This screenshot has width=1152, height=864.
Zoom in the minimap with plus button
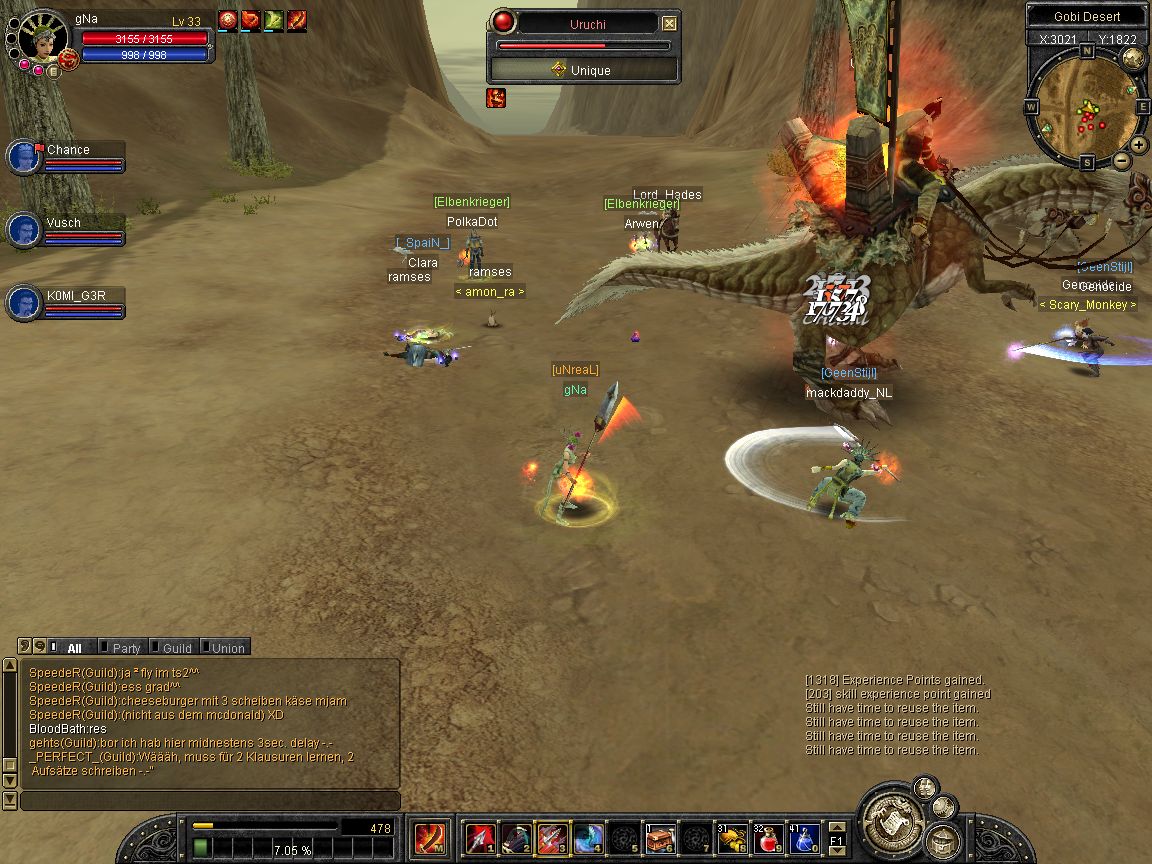[1139, 144]
